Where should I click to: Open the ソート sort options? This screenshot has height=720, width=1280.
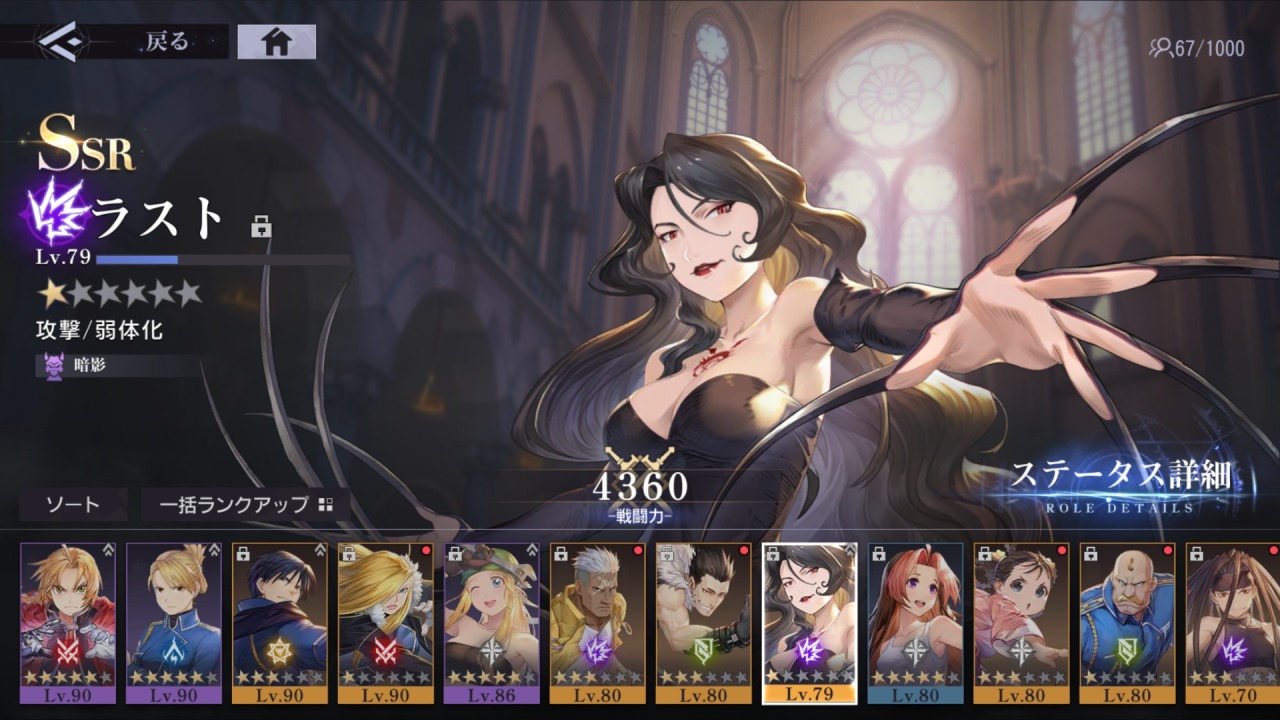[x=73, y=505]
